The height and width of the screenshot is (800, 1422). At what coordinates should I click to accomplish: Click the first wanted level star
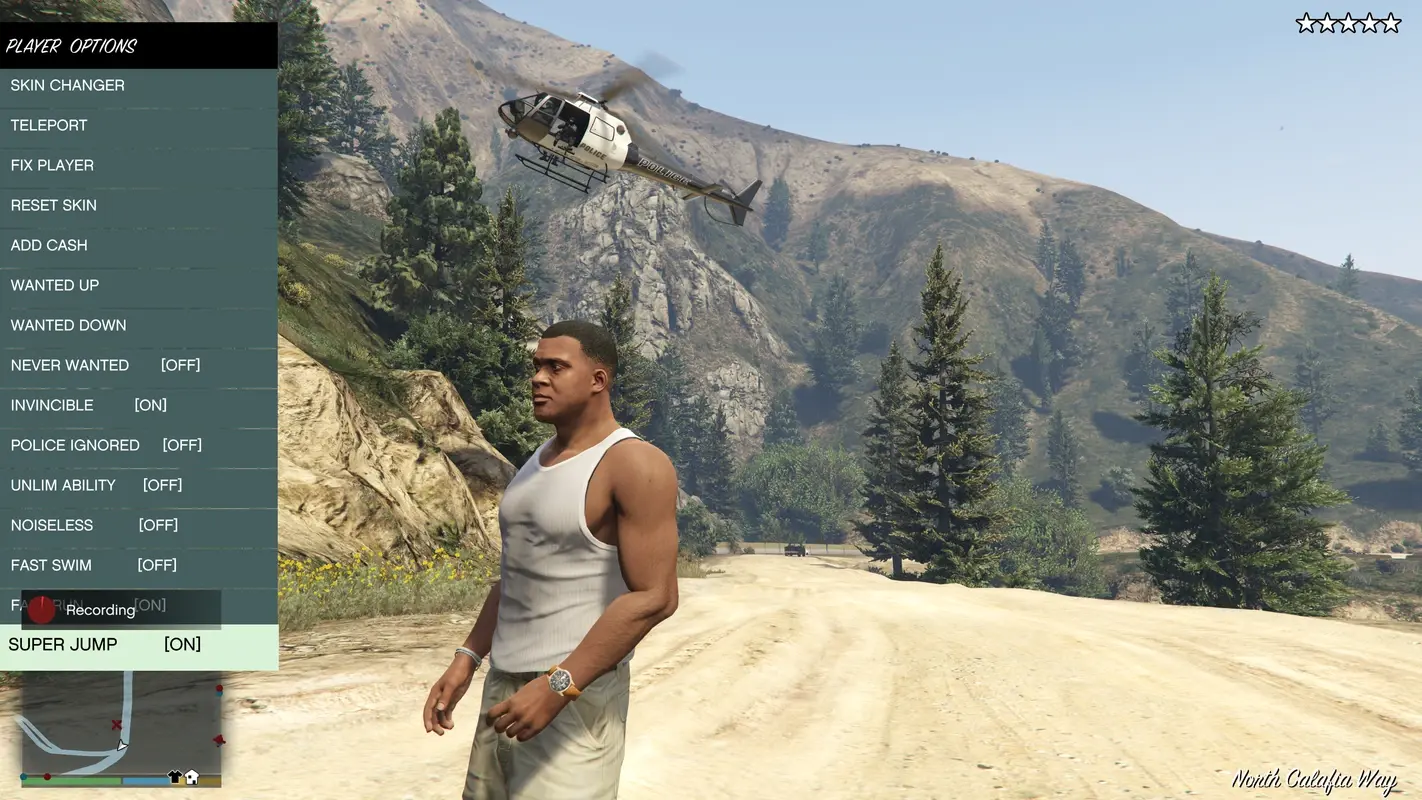[x=1306, y=20]
